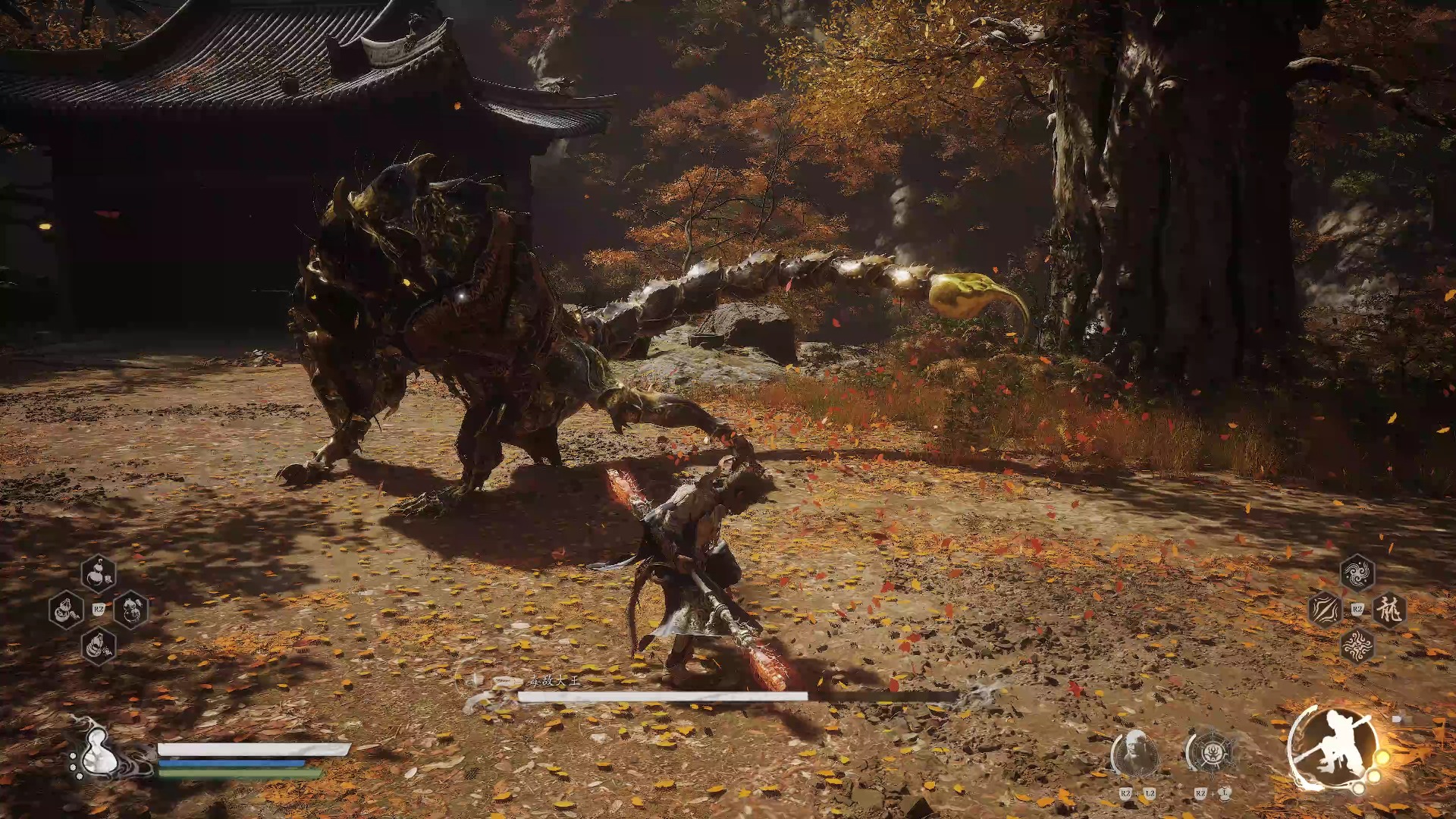This screenshot has height=819, width=1456.
Task: Select the right gourd item slot
Action: pos(131,610)
